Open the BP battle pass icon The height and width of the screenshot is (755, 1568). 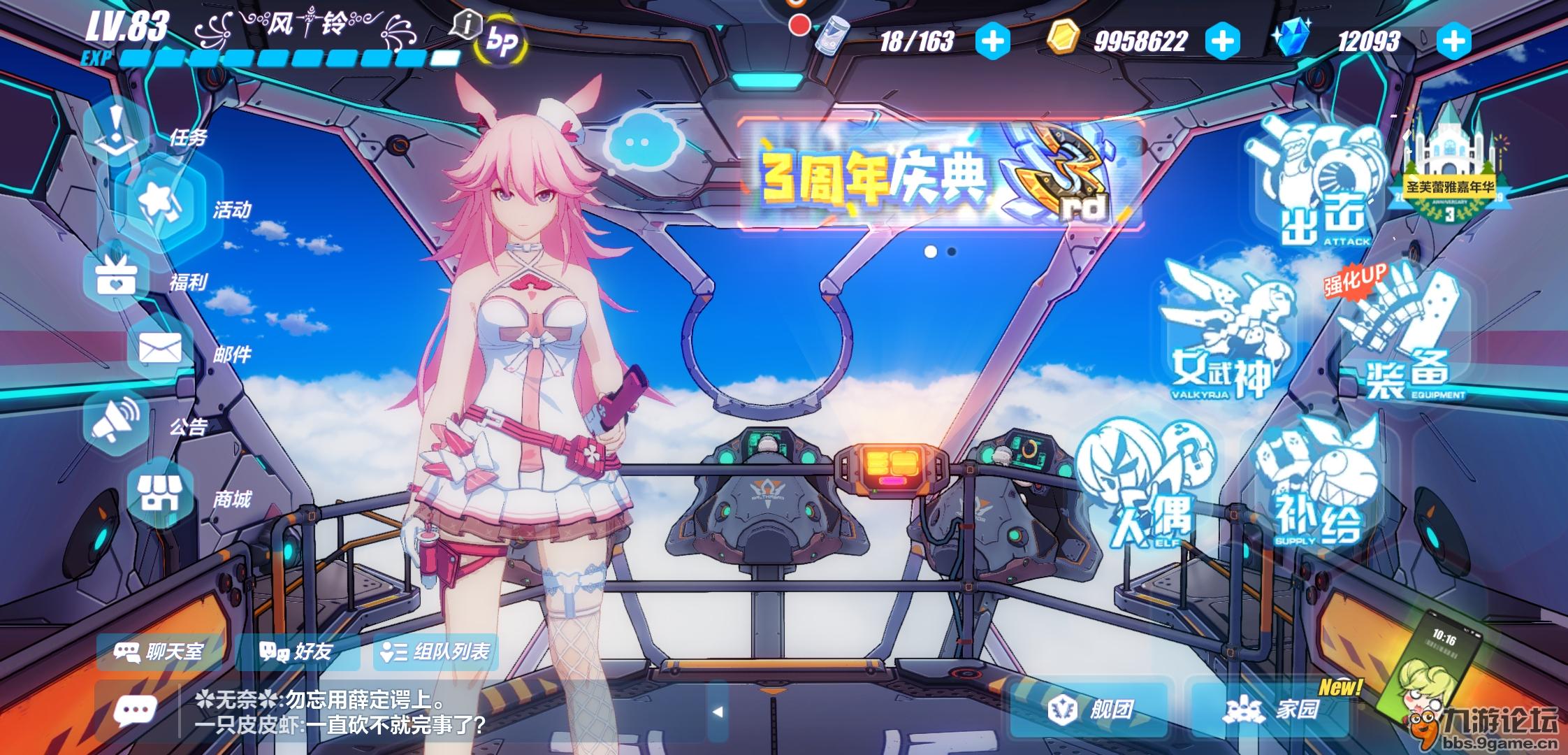click(x=500, y=42)
